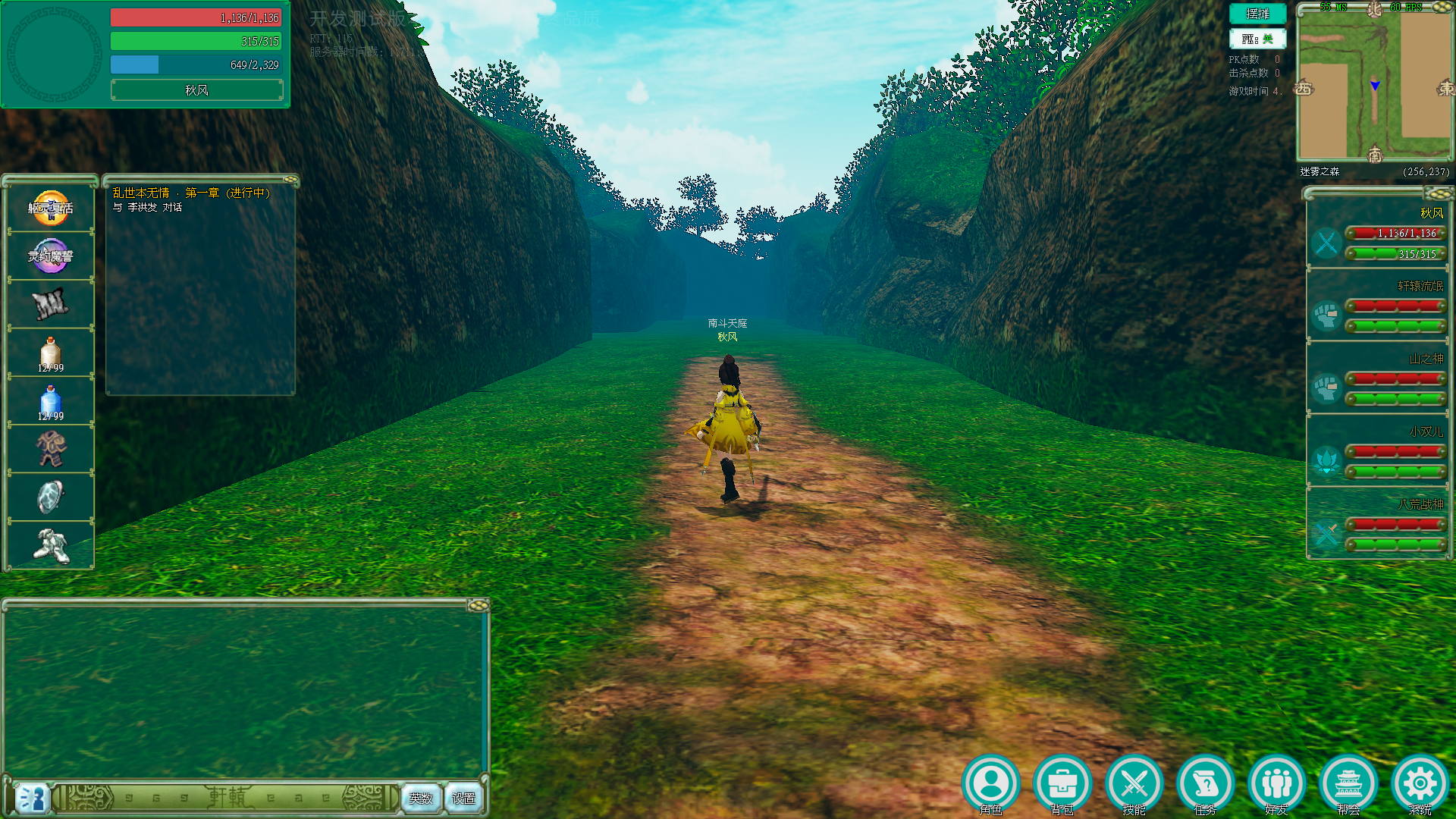The width and height of the screenshot is (1456, 819).
Task: Activate the 躯灵复活 skill icon
Action: pos(51,208)
